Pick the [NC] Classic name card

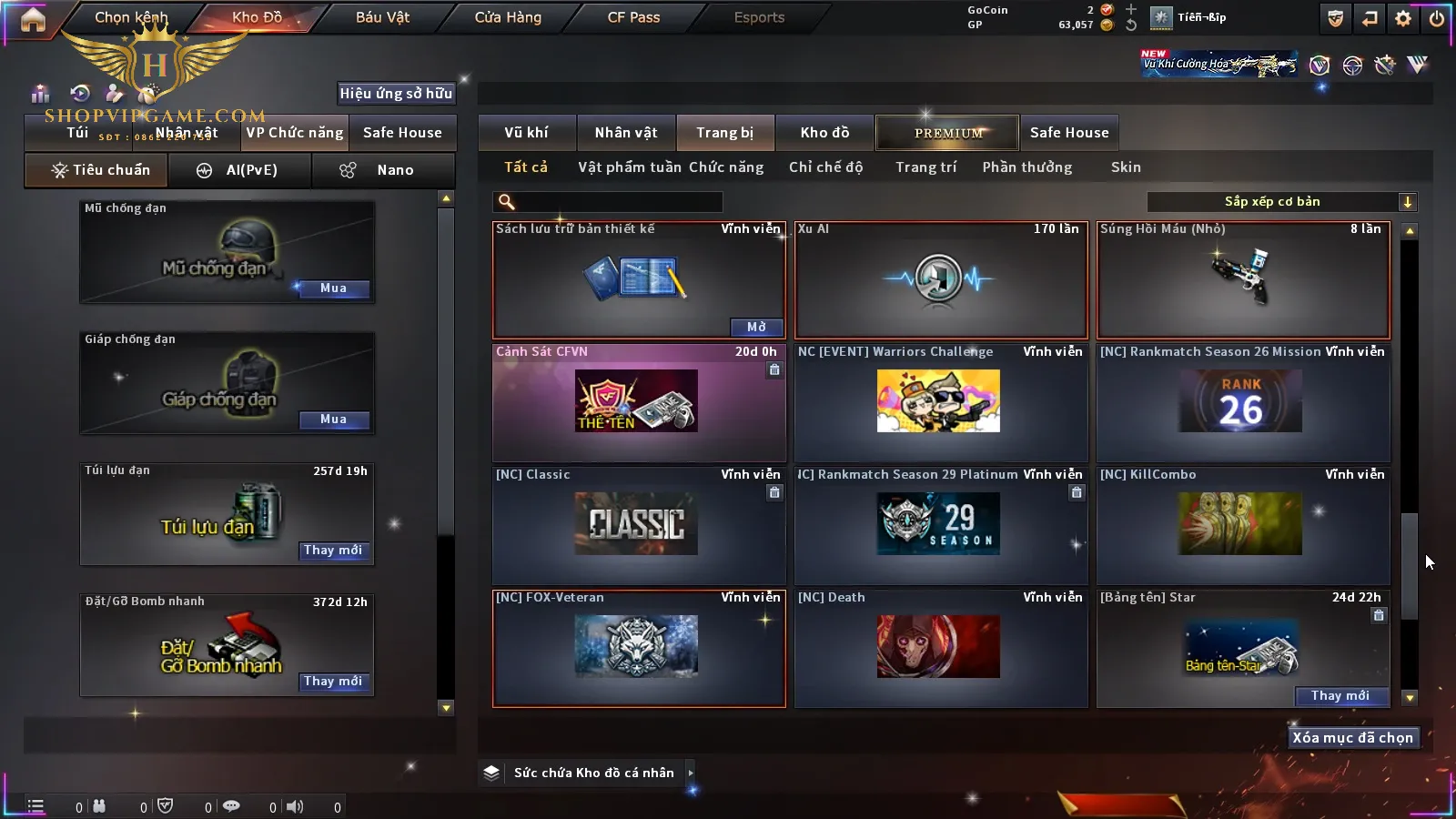[x=638, y=525]
